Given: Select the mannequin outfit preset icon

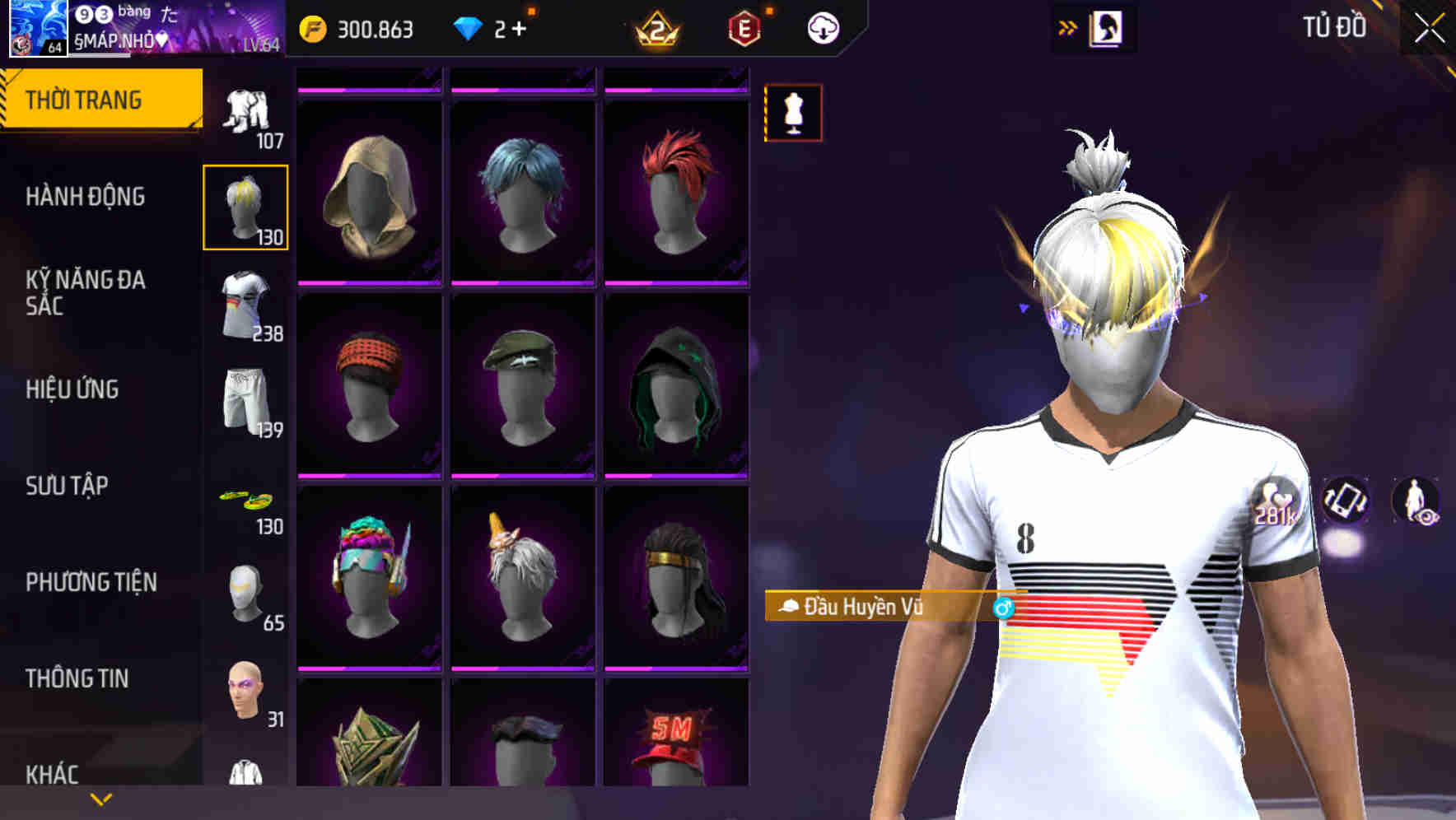Looking at the screenshot, I should tap(793, 113).
